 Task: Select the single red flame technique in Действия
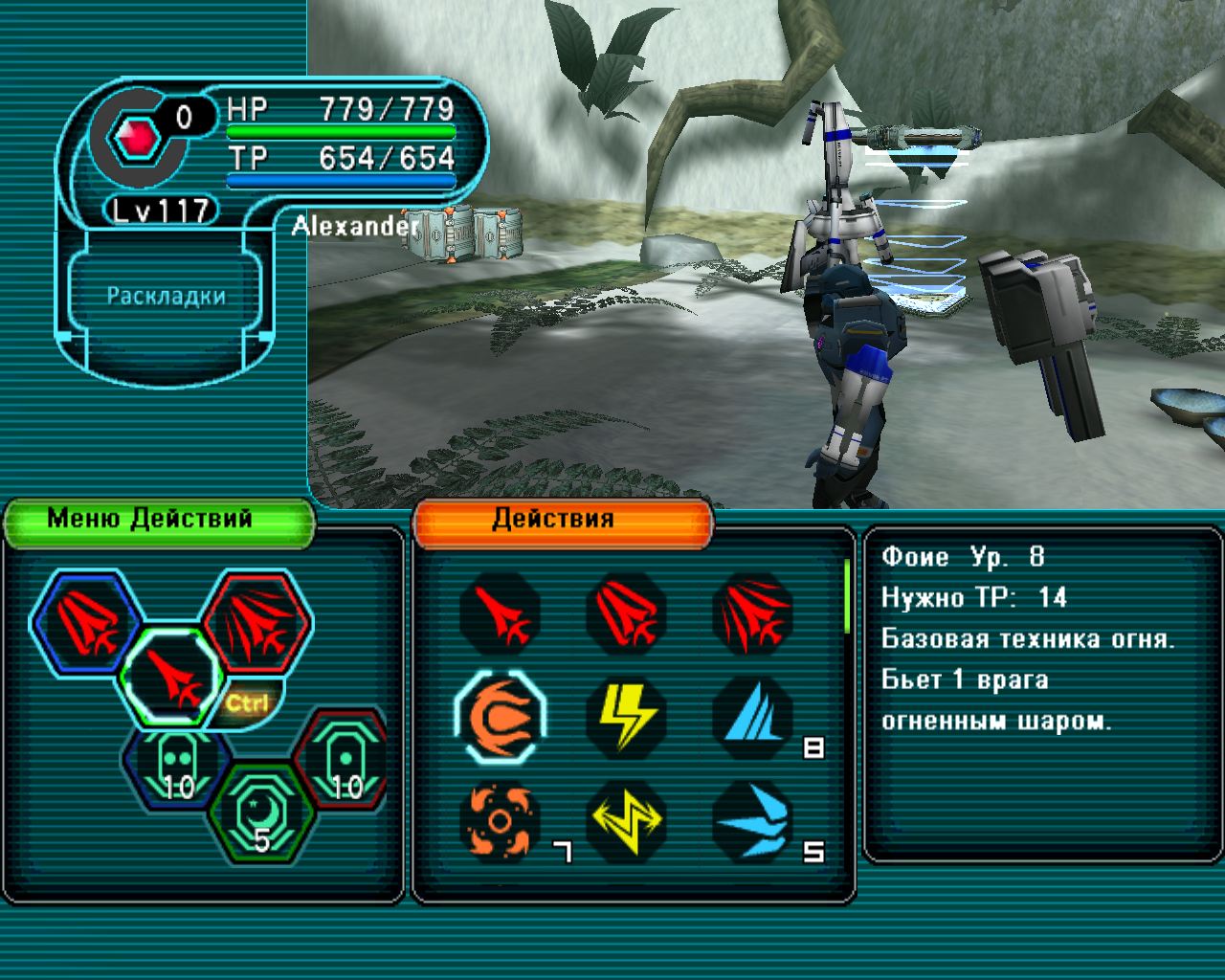(x=500, y=613)
